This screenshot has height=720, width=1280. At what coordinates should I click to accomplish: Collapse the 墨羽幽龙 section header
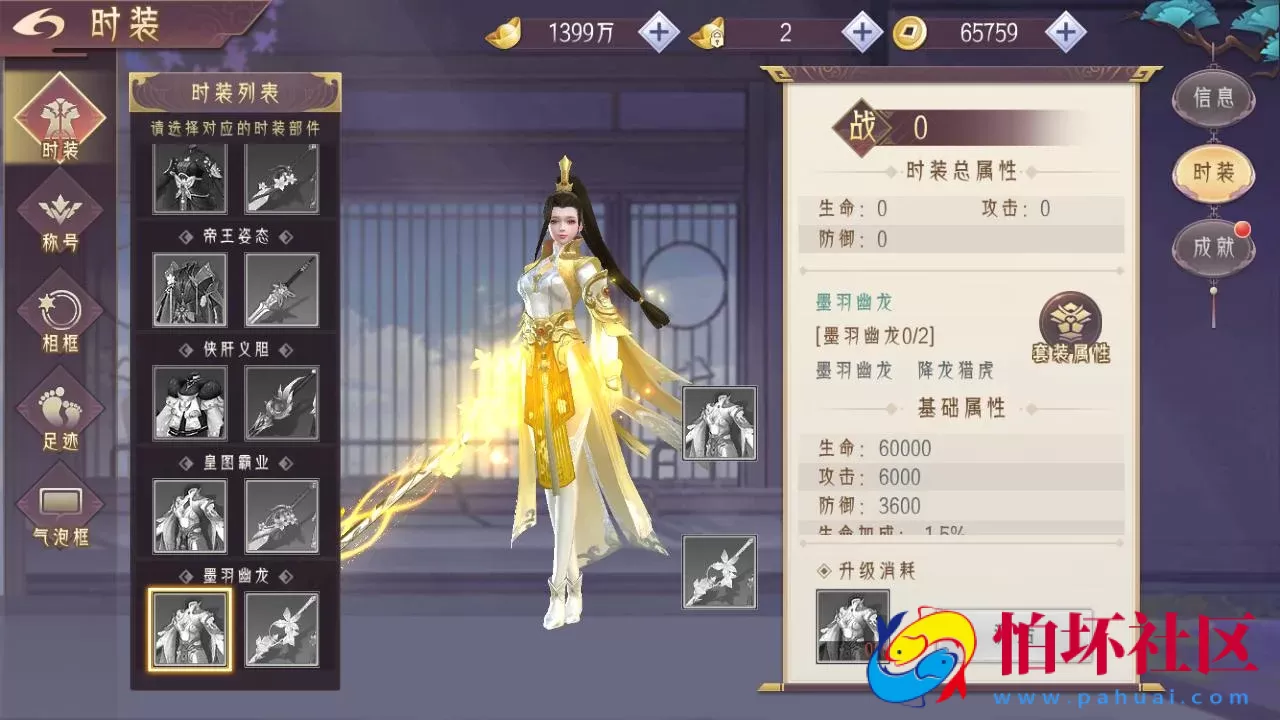(236, 576)
